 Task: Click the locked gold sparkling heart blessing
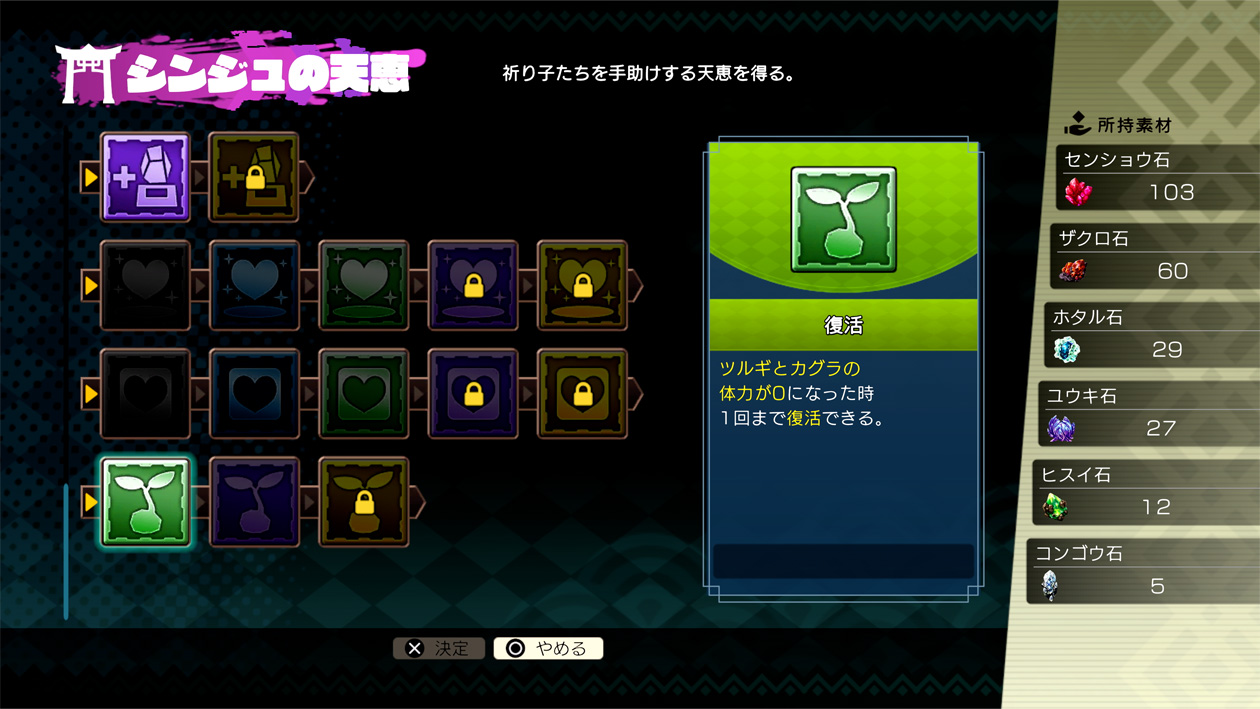point(582,285)
